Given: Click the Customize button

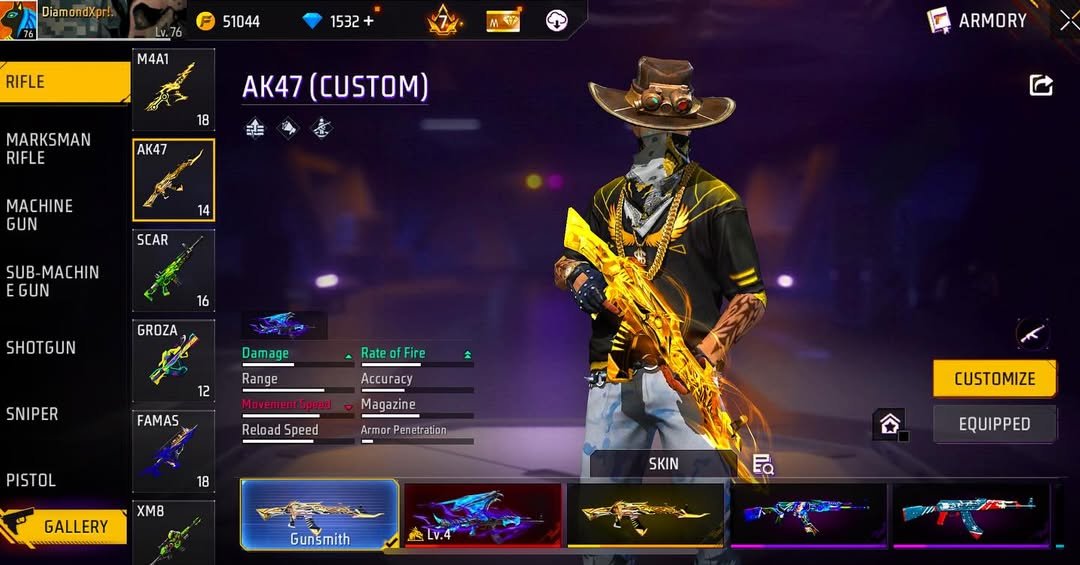Looking at the screenshot, I should (x=994, y=379).
